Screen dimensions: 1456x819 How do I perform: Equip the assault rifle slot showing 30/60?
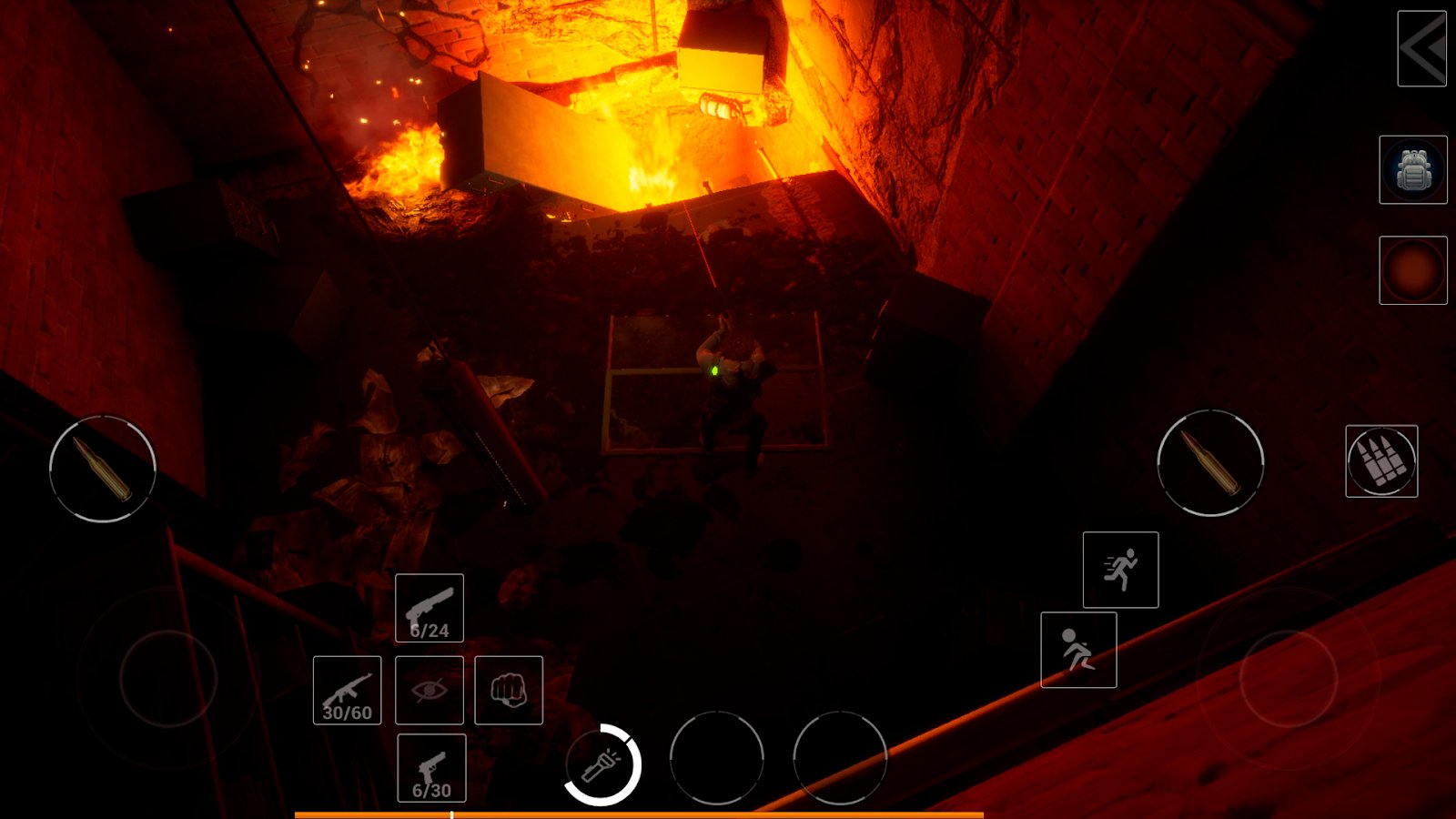(347, 690)
